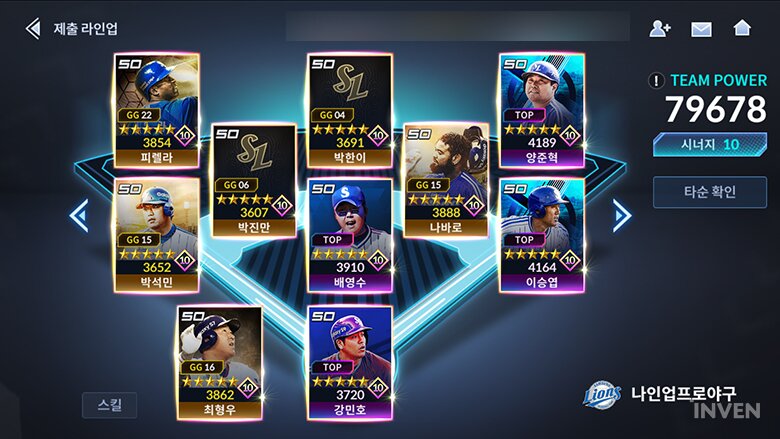Check the batting order with 타순 확인
Viewport: 780px width, 439px height.
(710, 191)
